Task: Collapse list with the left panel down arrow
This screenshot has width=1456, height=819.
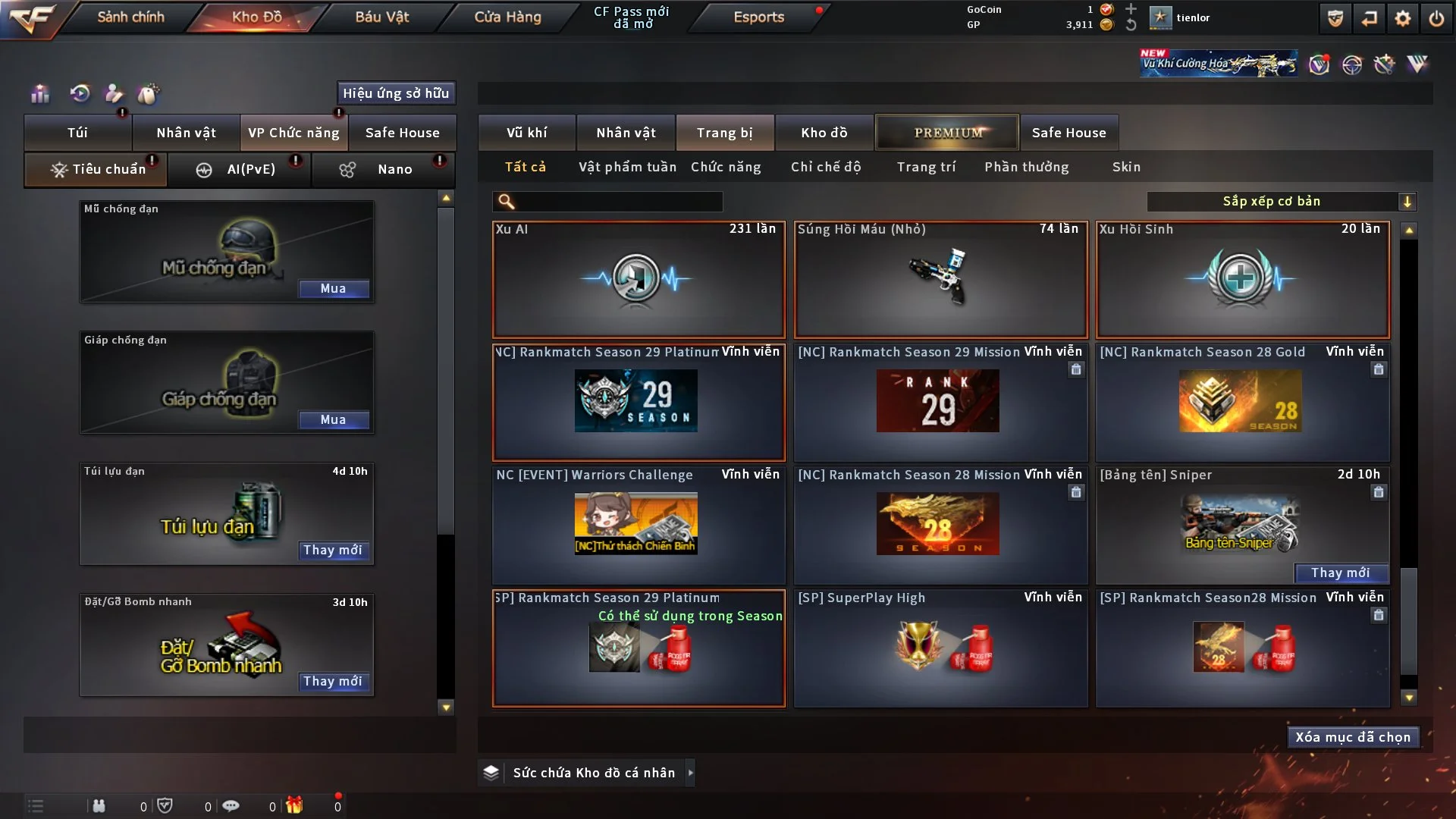Action: click(446, 707)
